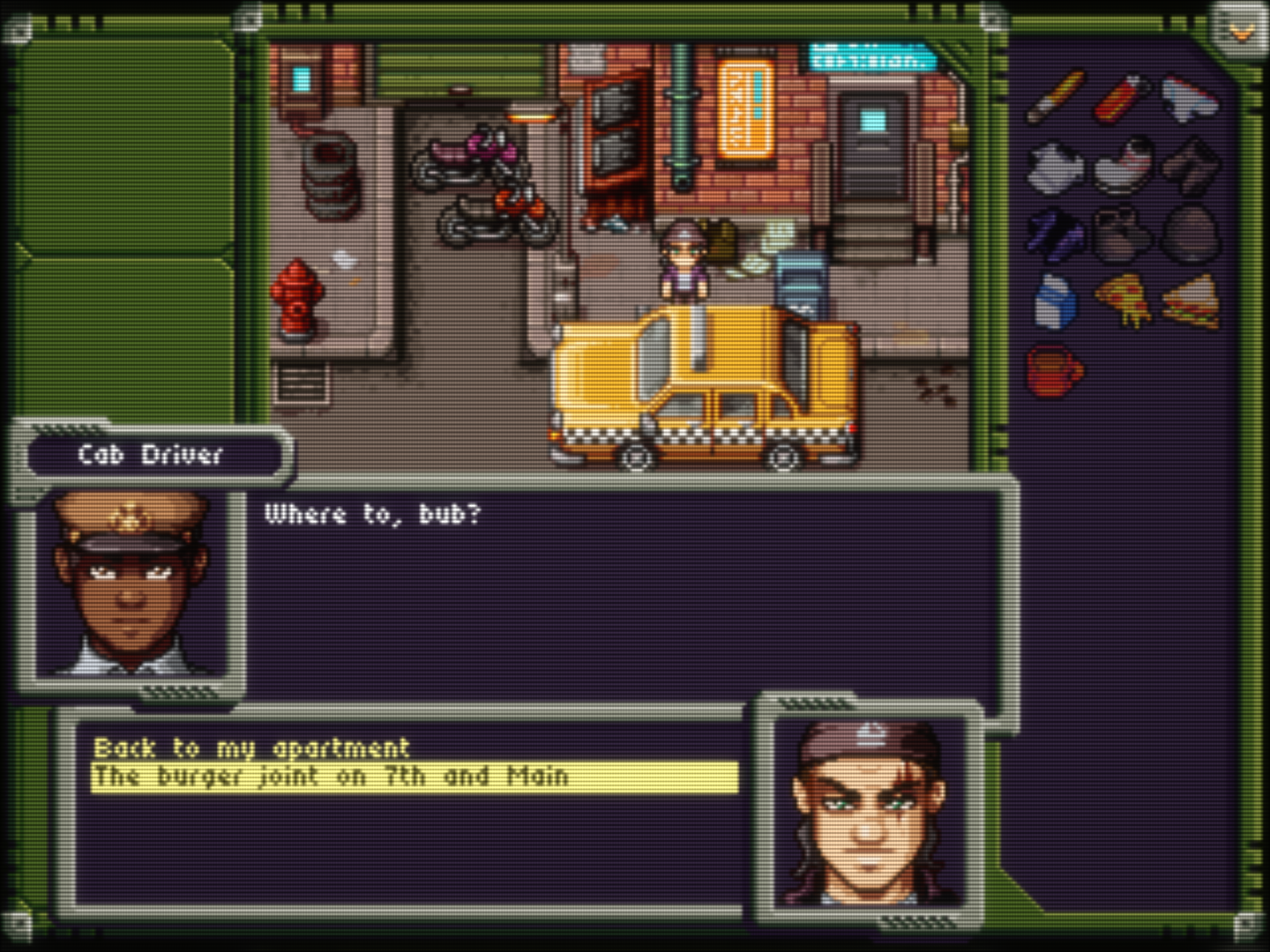Choose the brown boots item

(x=1122, y=234)
